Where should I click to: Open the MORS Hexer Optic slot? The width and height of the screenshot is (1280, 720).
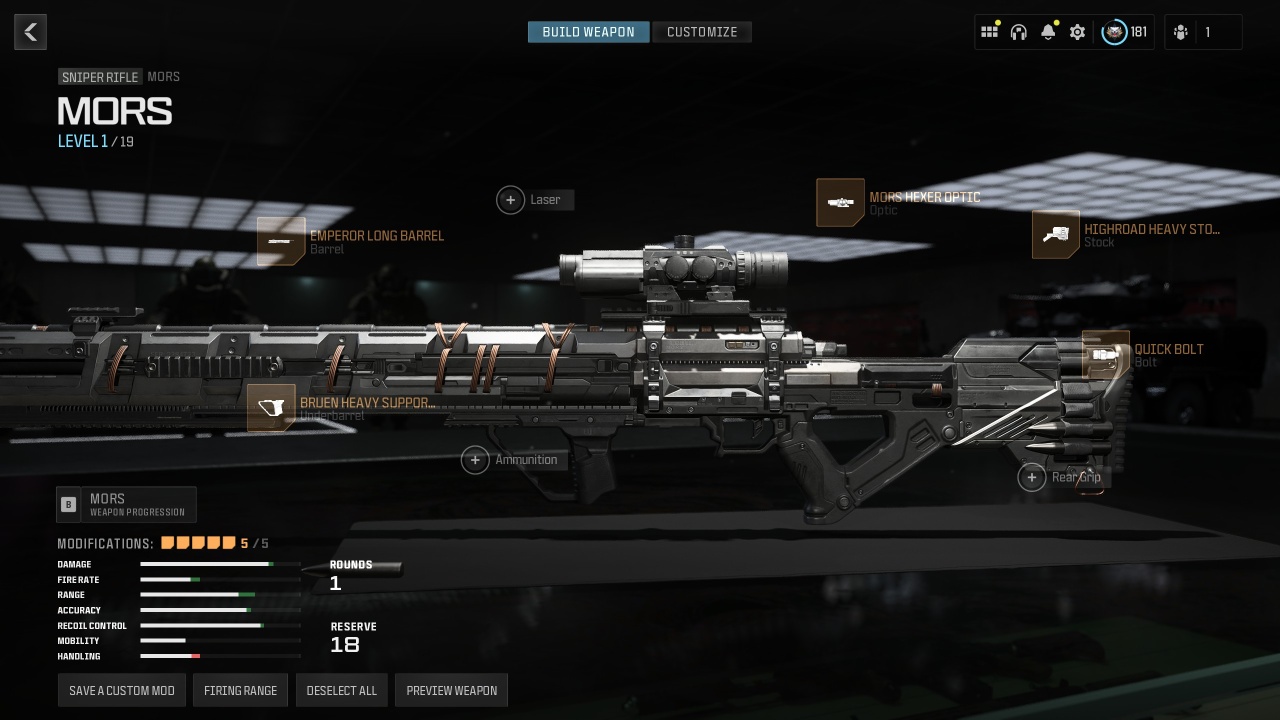pyautogui.click(x=840, y=203)
